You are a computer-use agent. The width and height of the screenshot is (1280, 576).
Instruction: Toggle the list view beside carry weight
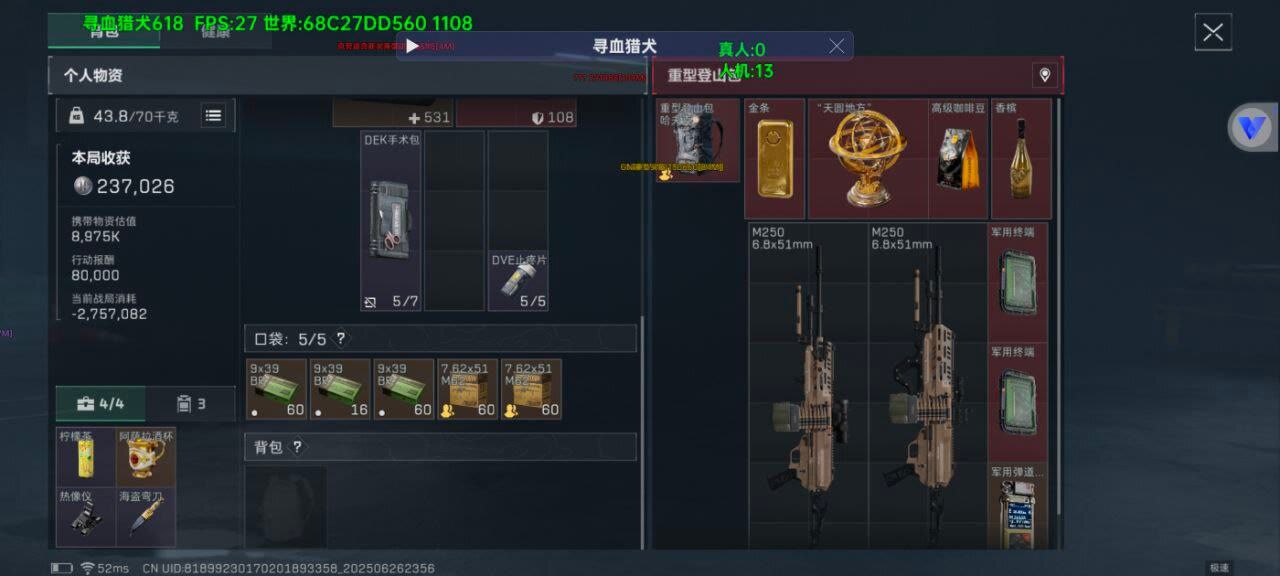click(x=213, y=116)
